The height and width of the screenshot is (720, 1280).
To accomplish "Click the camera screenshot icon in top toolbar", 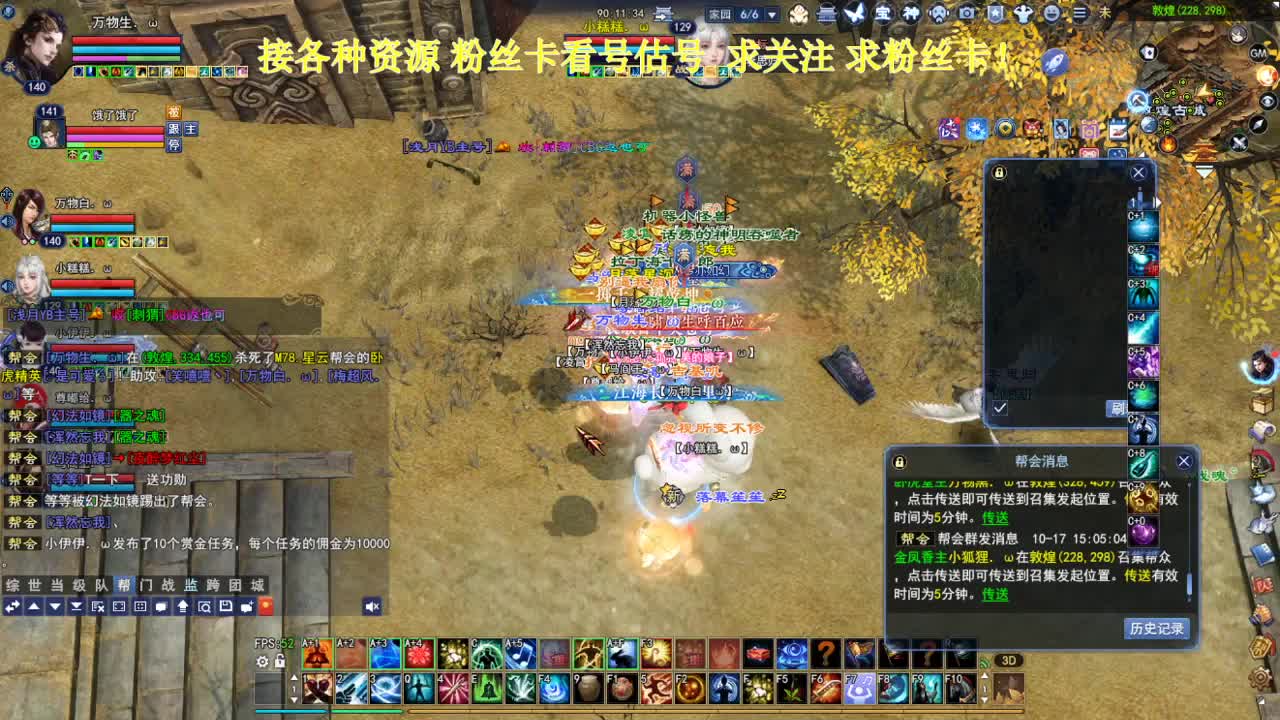I will pos(966,13).
